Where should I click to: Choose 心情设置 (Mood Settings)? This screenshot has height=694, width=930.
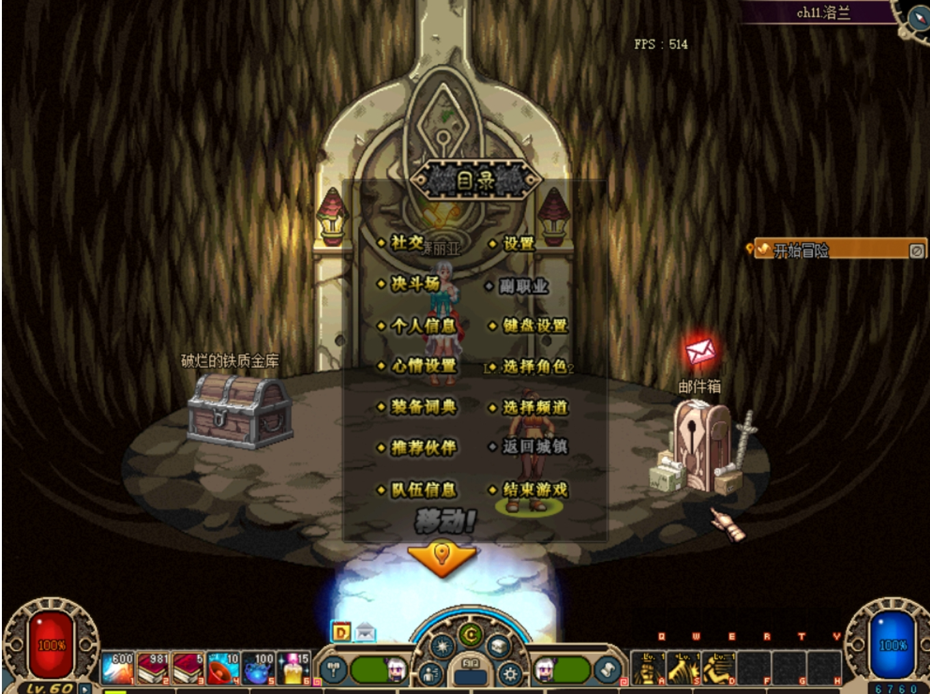422,366
